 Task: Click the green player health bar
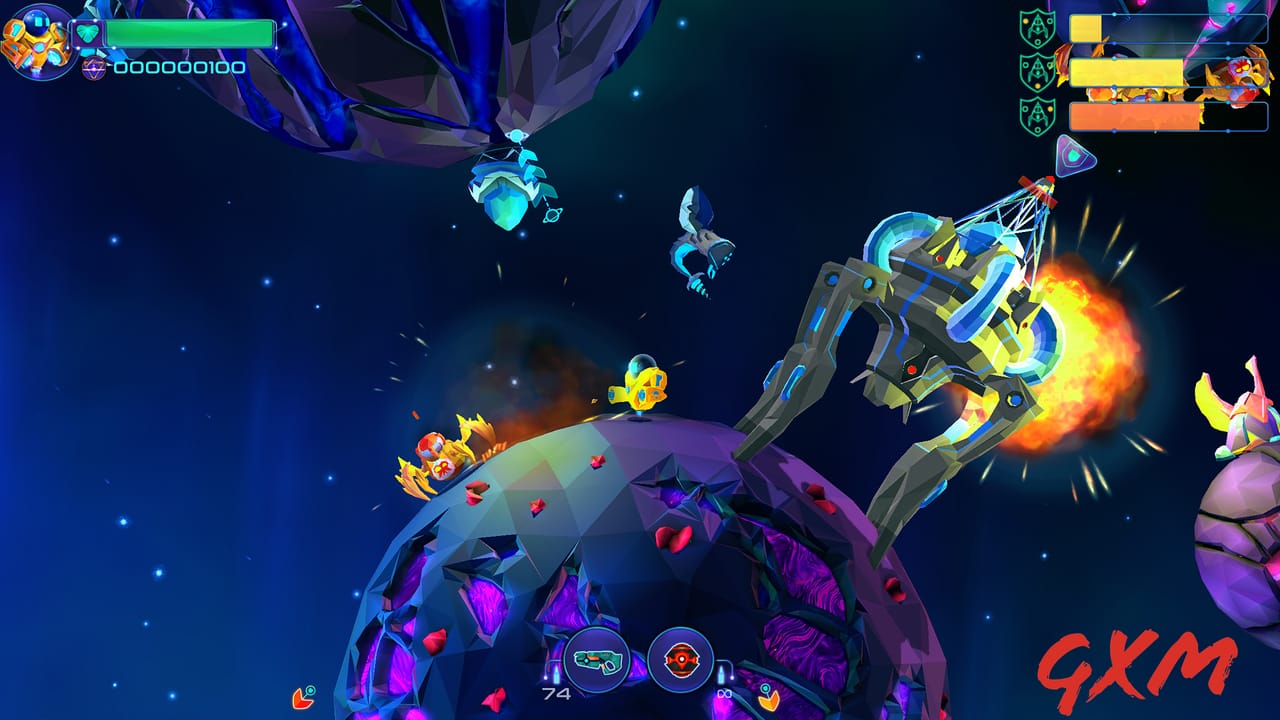[190, 31]
